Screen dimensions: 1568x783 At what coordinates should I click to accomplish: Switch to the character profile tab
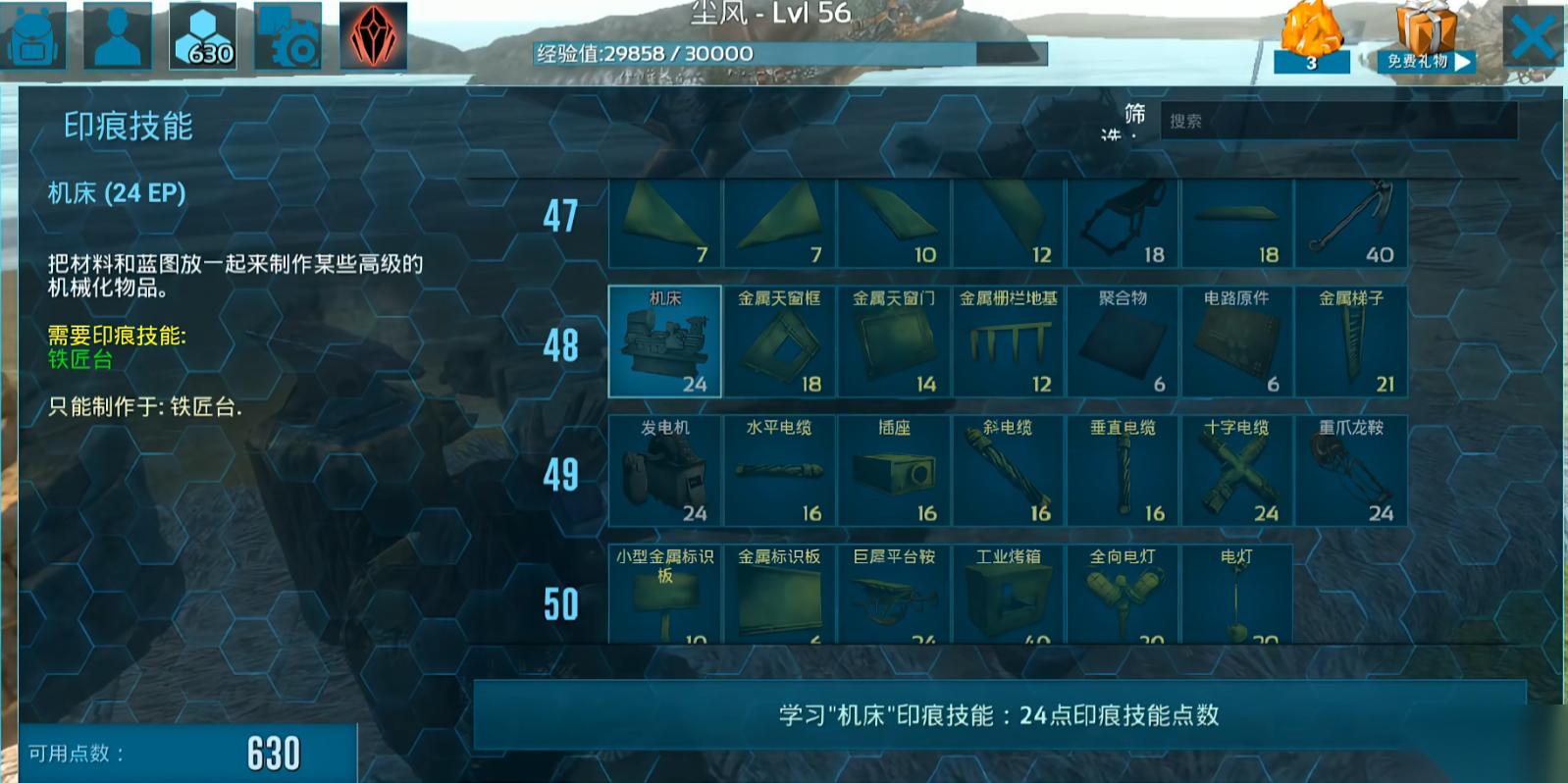[x=118, y=37]
